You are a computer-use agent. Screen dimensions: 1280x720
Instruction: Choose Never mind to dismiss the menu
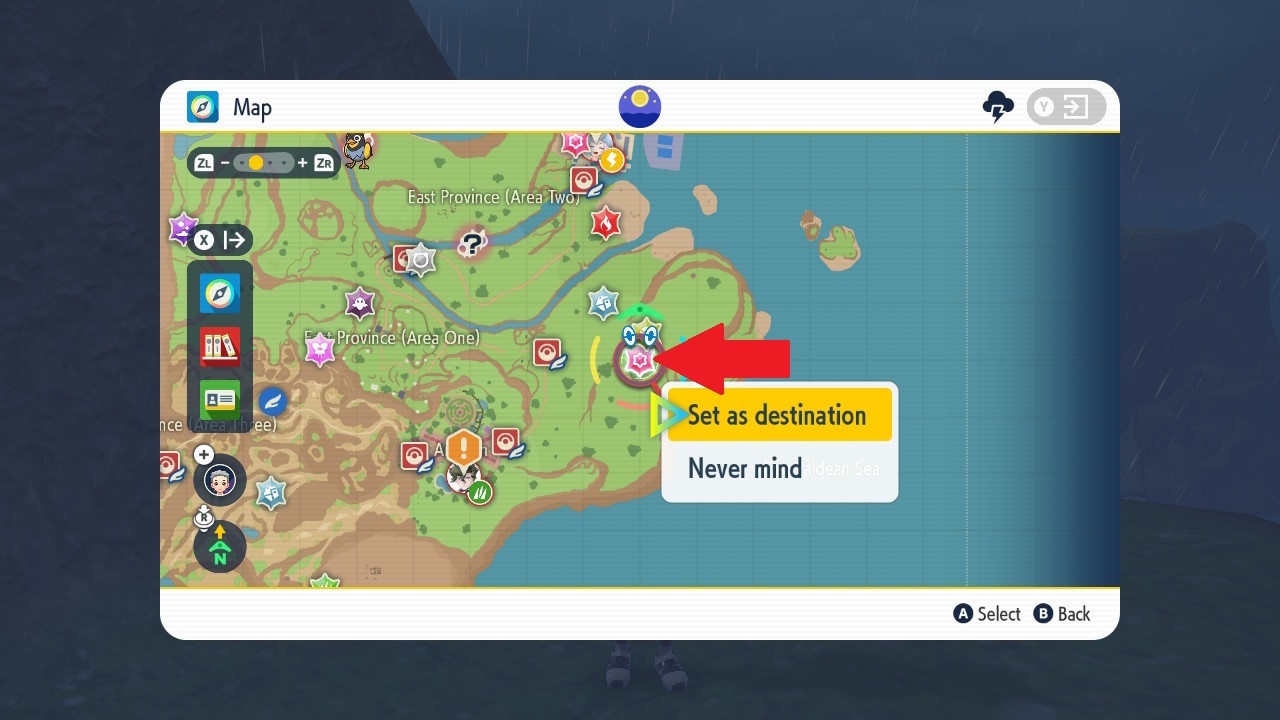(x=744, y=468)
